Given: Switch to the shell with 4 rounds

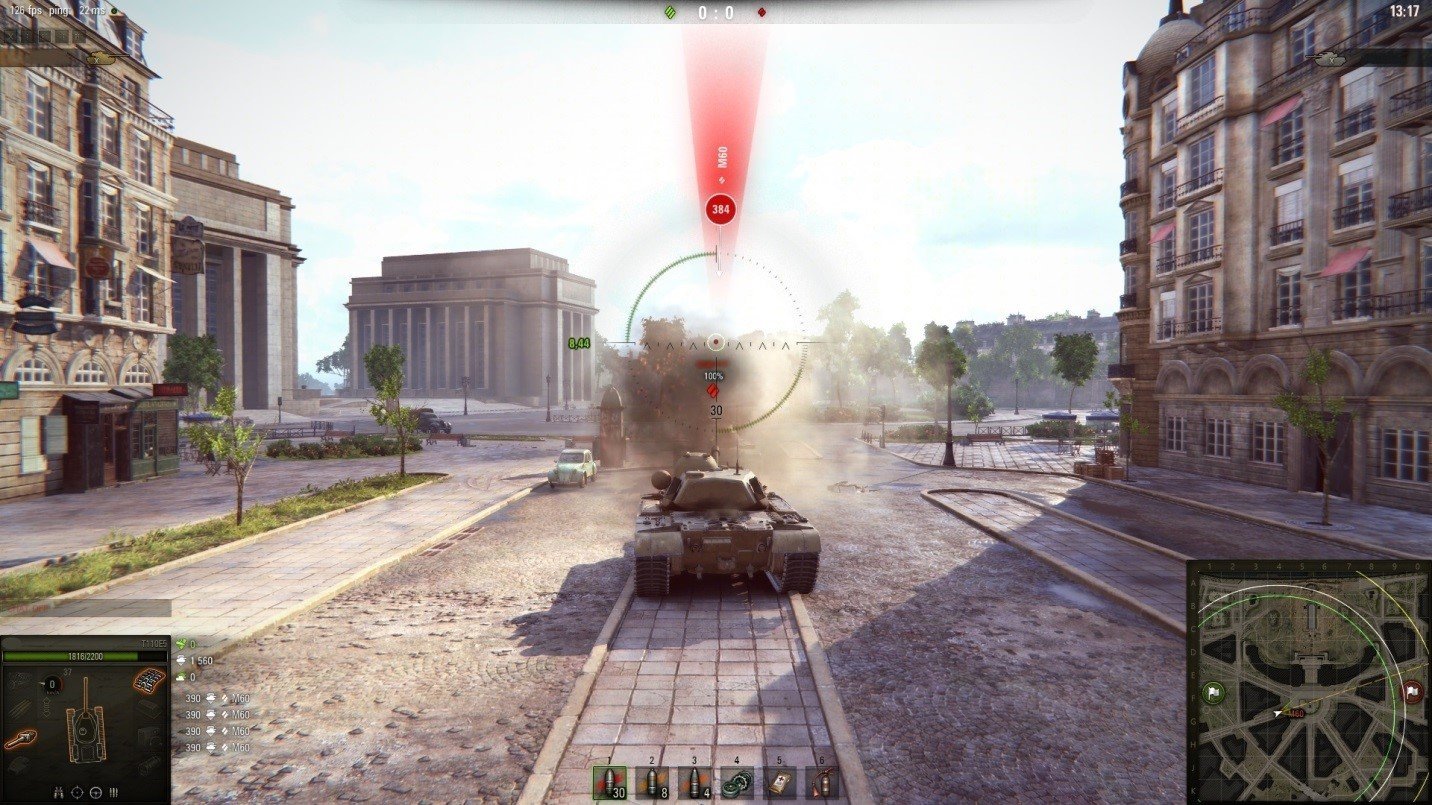Looking at the screenshot, I should pos(694,782).
